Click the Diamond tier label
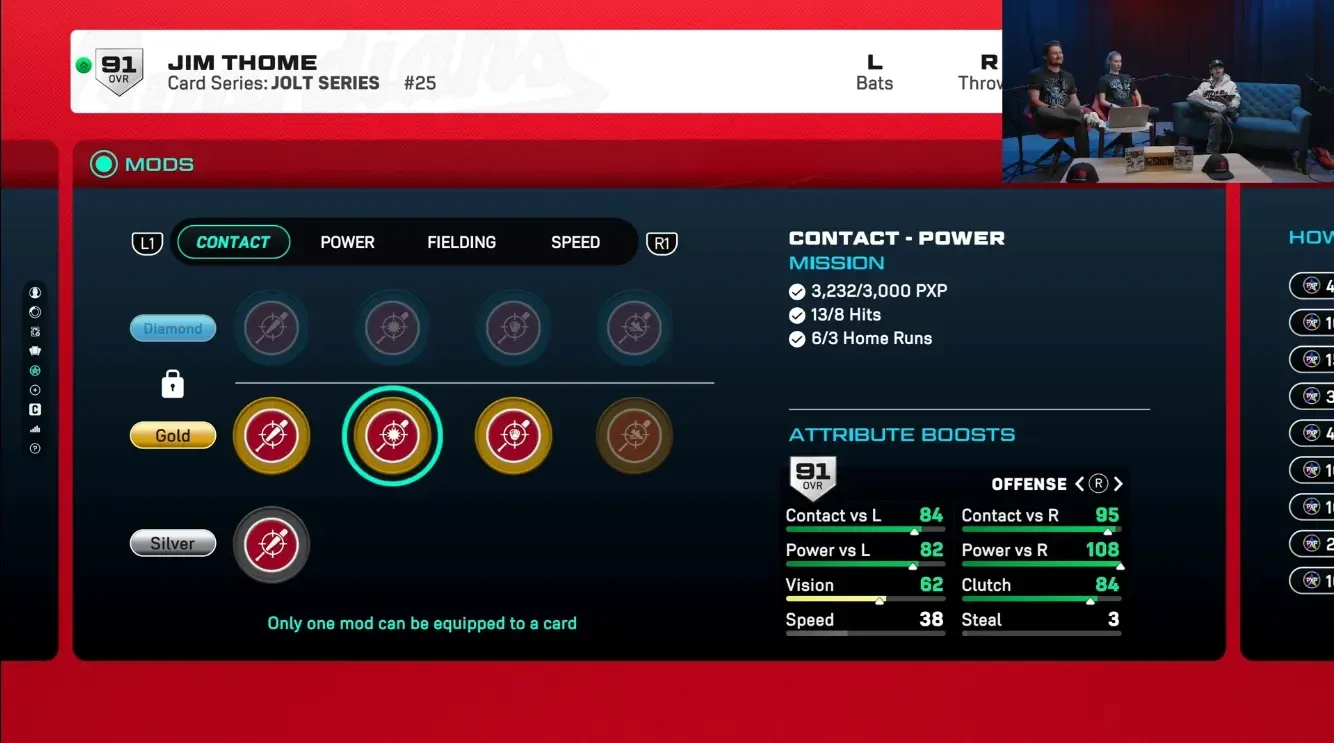Image resolution: width=1334 pixels, height=743 pixels. (173, 328)
